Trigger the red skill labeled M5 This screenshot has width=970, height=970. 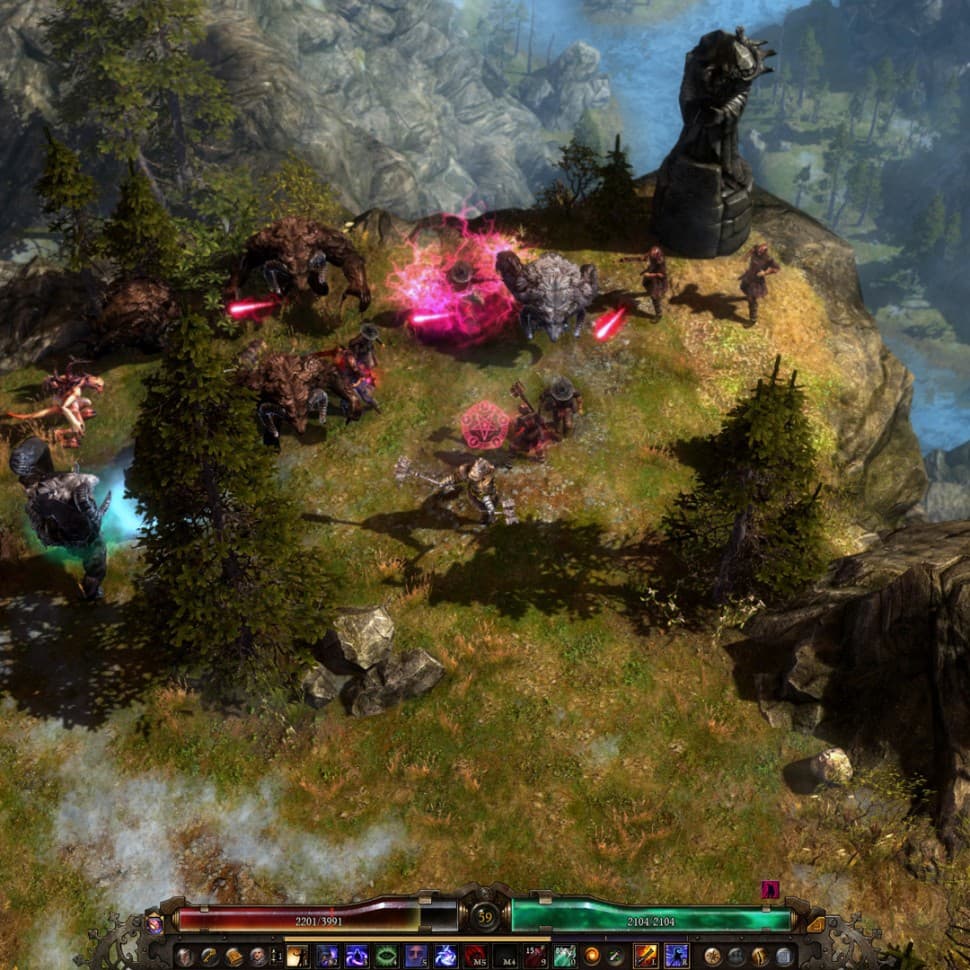tap(474, 956)
